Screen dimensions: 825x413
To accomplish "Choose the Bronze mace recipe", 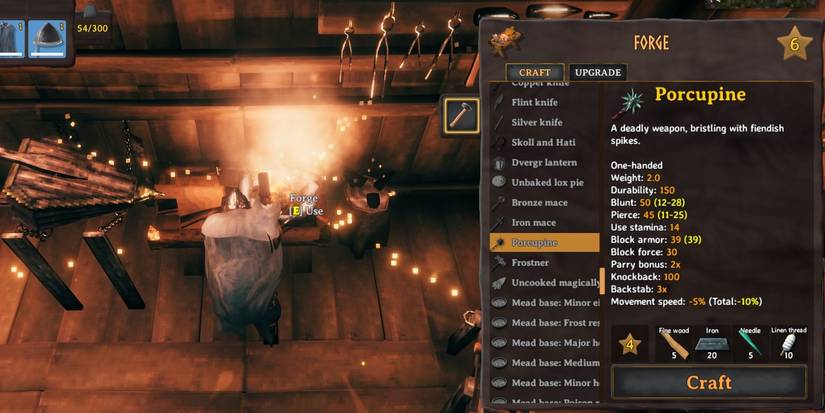I will click(539, 202).
